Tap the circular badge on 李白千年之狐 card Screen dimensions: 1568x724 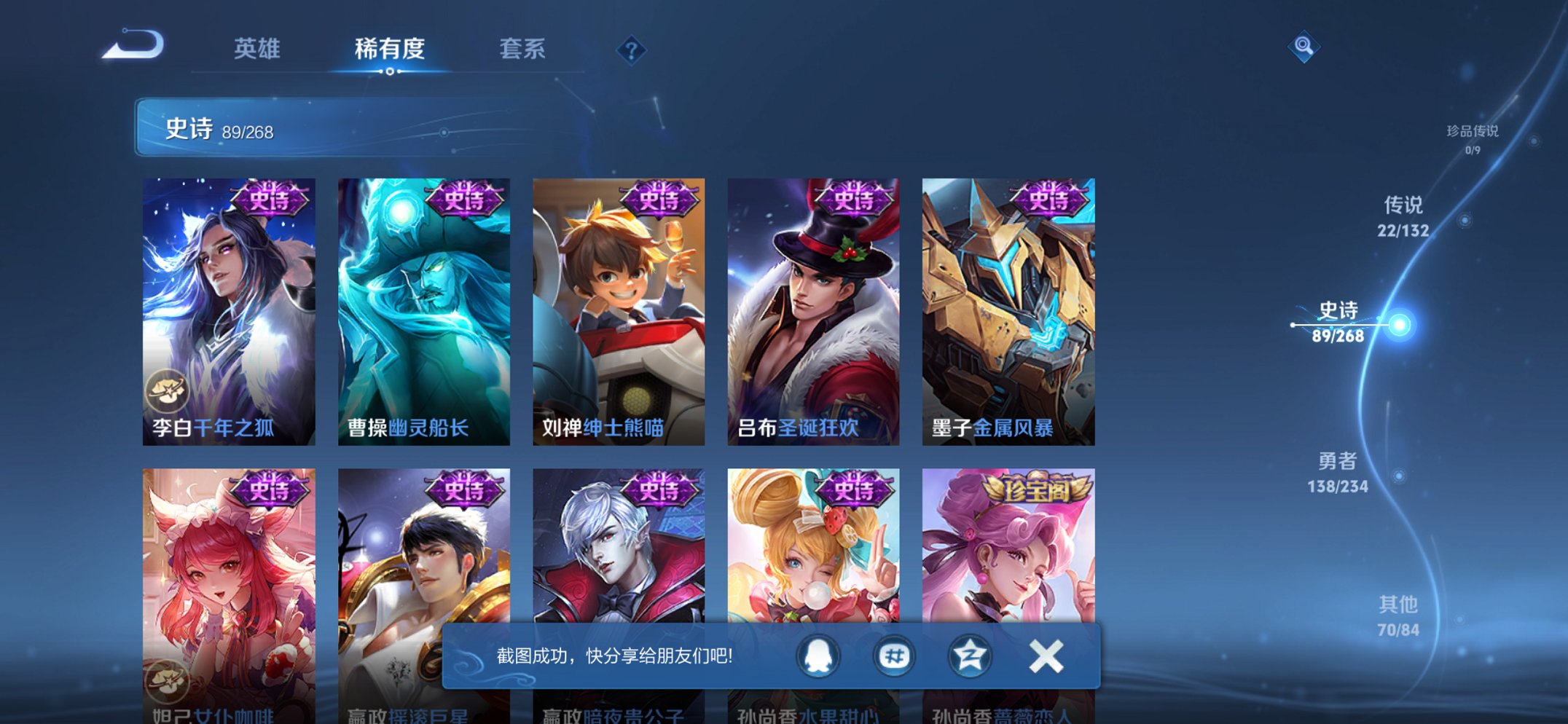[169, 390]
